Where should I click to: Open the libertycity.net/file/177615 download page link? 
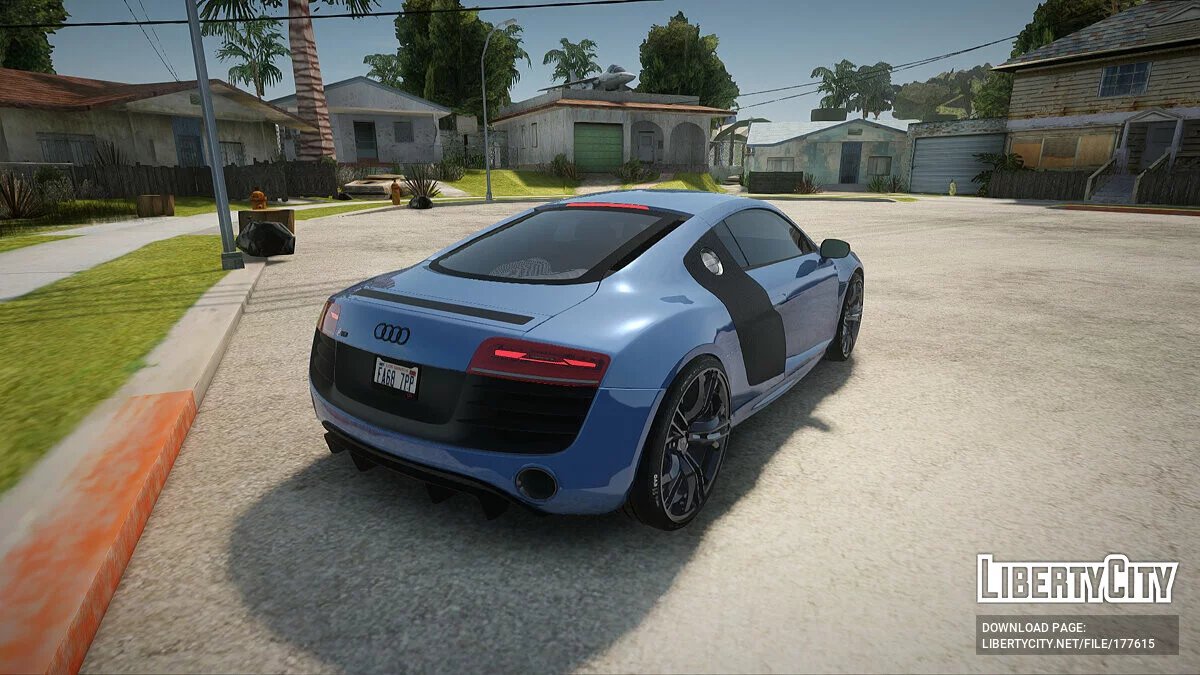coord(1068,644)
